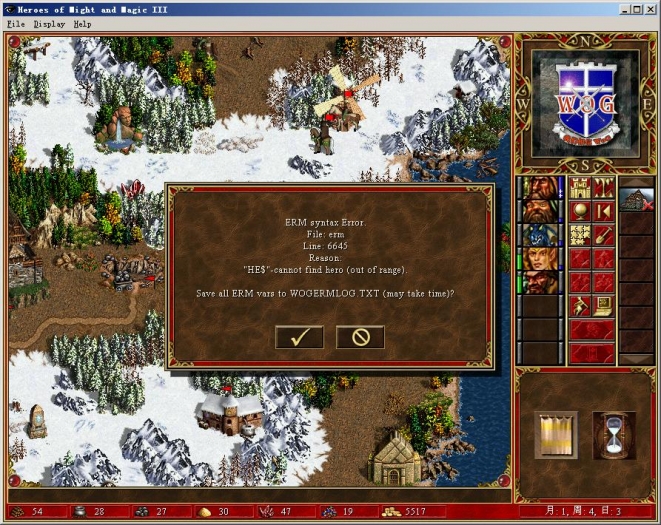This screenshot has width=661, height=525.
Task: Select the red-faced bearded hero at list bottom
Action: [540, 283]
